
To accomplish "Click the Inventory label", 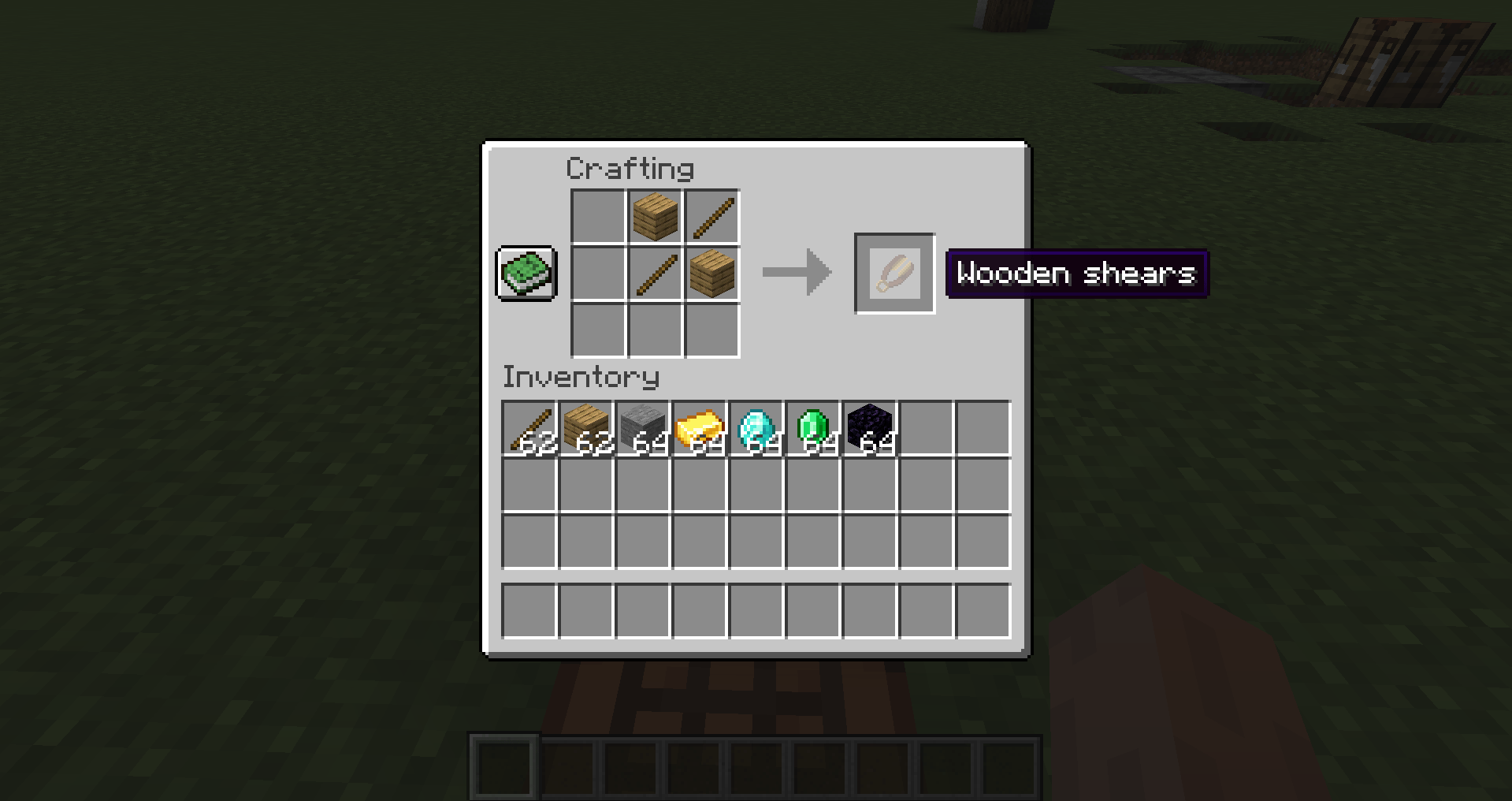I will [581, 377].
